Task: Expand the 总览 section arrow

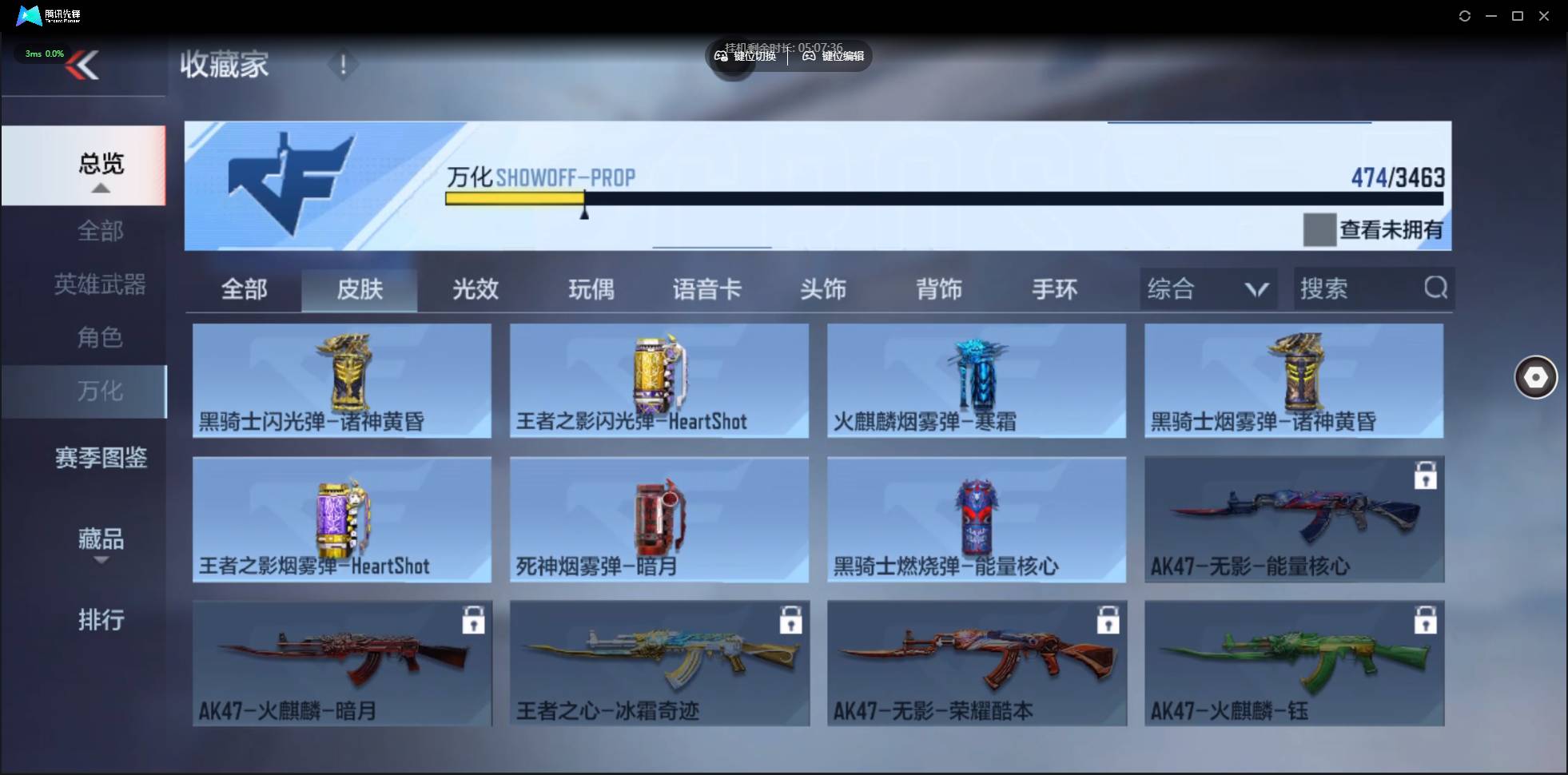Action: 100,187
